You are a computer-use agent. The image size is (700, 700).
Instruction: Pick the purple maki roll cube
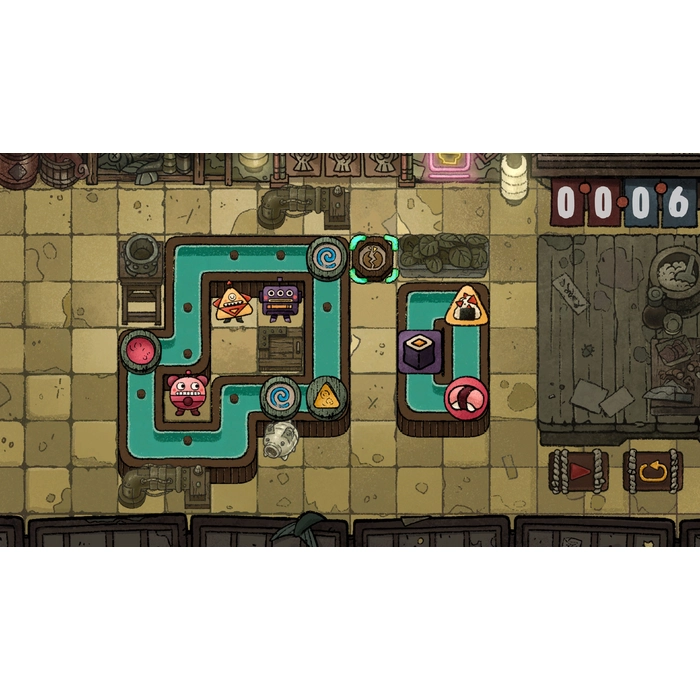point(420,351)
